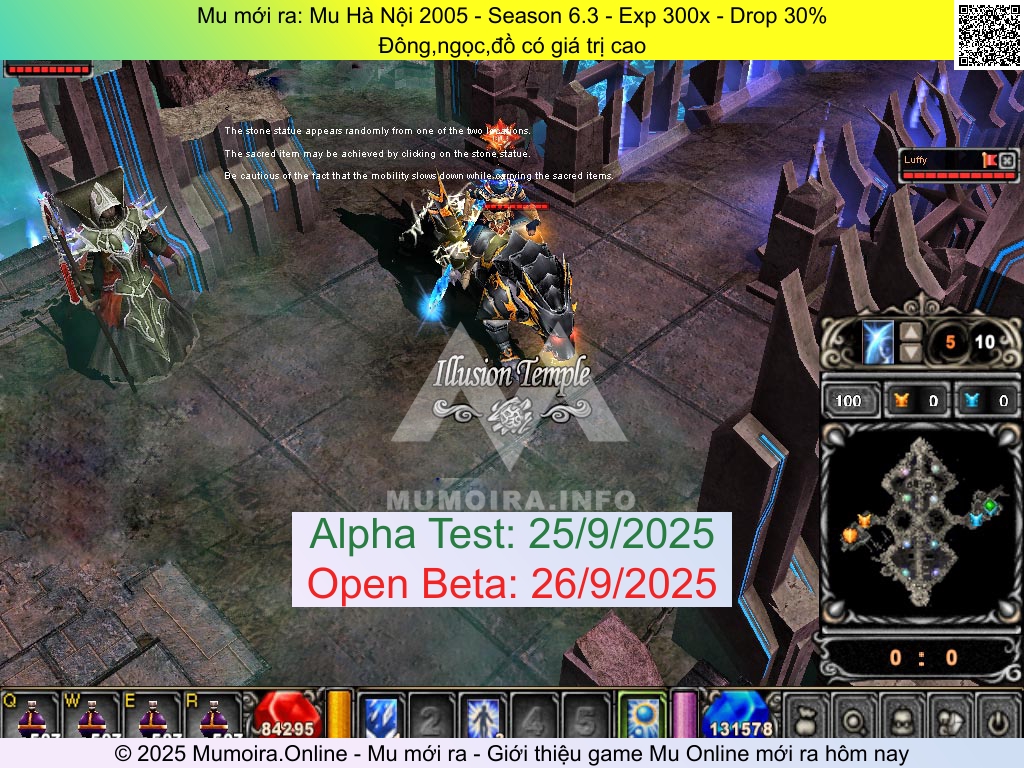The height and width of the screenshot is (768, 1024).
Task: Activate the blue slash skill in slot 1
Action: 380,716
